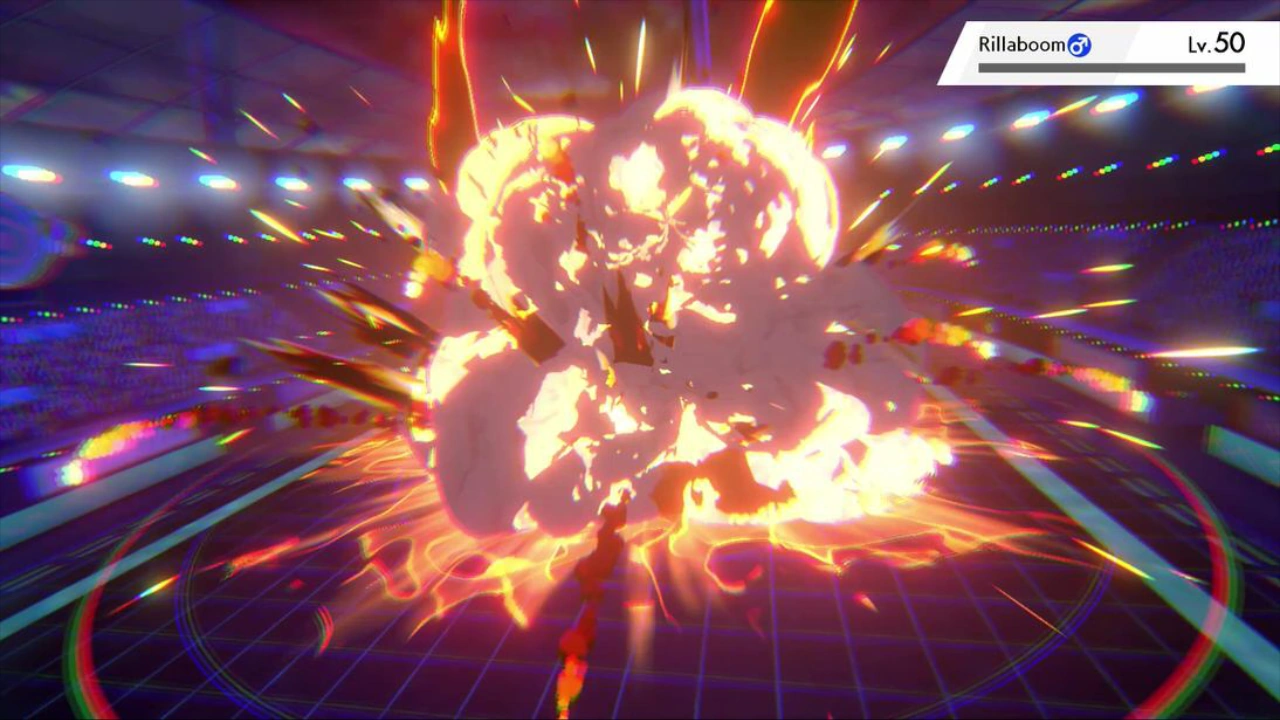Viewport: 1280px width, 720px height.
Task: Click the male gender icon beside Rillaboom
Action: pyautogui.click(x=1078, y=45)
